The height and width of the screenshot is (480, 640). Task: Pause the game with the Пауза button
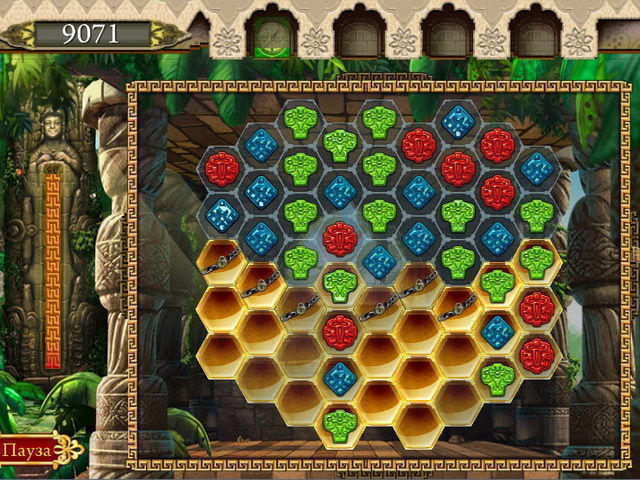[x=26, y=450]
